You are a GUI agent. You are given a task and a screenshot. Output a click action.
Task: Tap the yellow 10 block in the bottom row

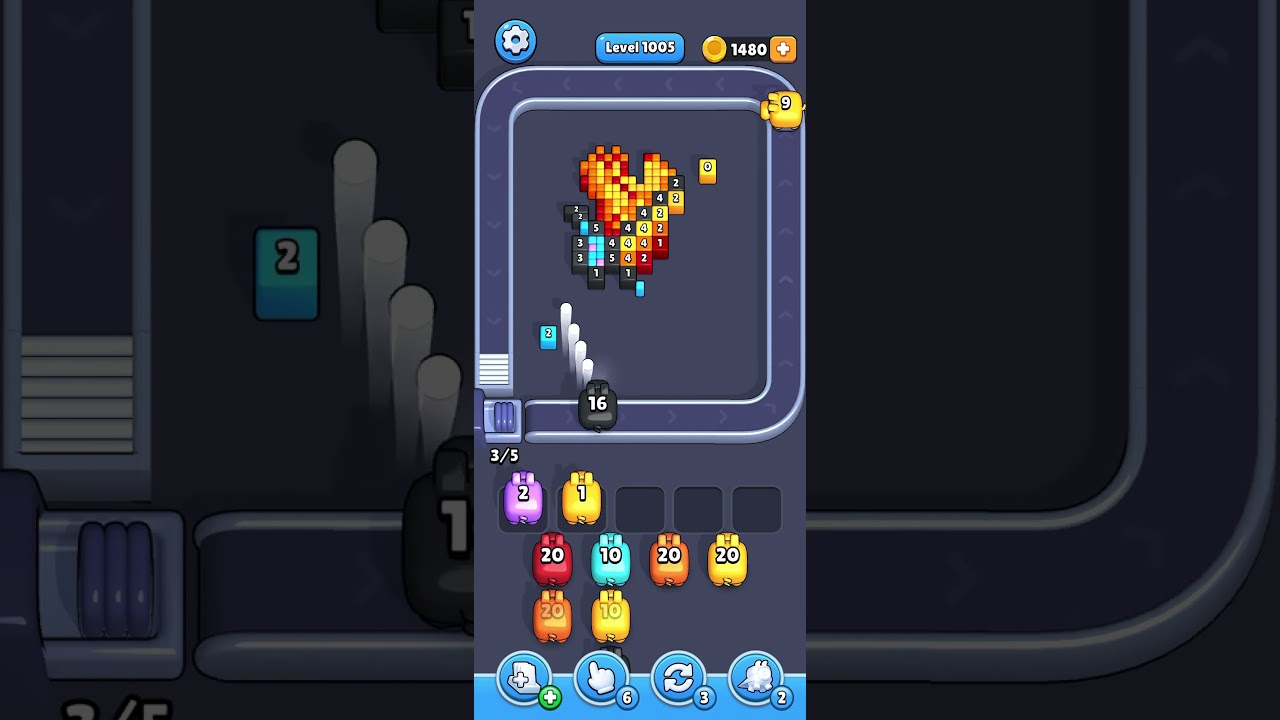pos(611,615)
